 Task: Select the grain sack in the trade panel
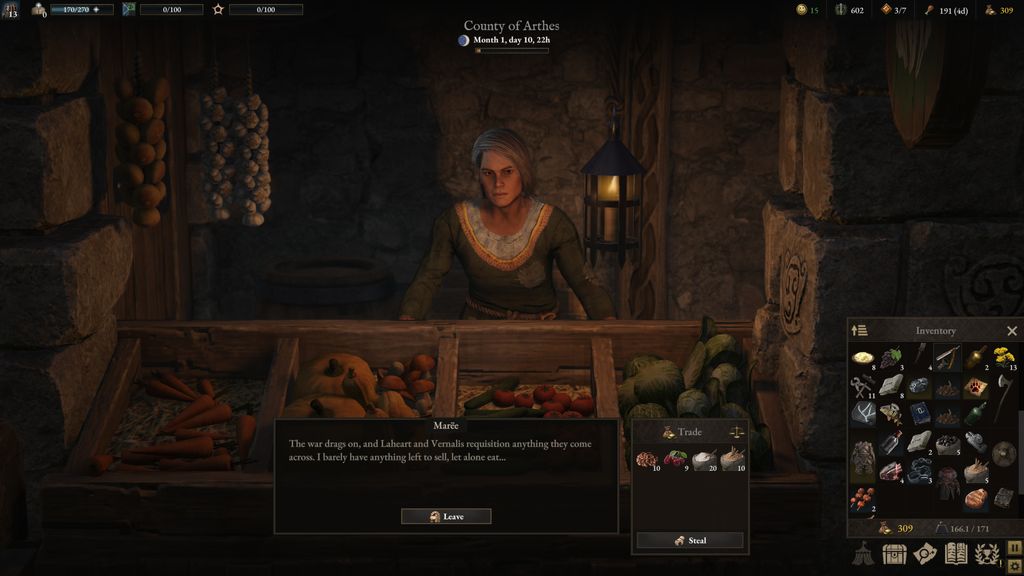click(732, 459)
